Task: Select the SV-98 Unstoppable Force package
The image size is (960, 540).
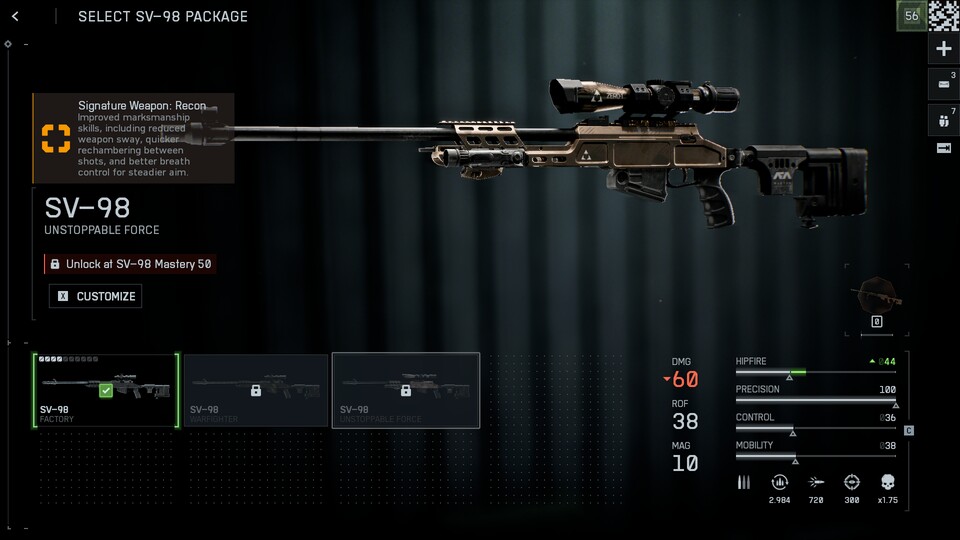Action: 406,390
